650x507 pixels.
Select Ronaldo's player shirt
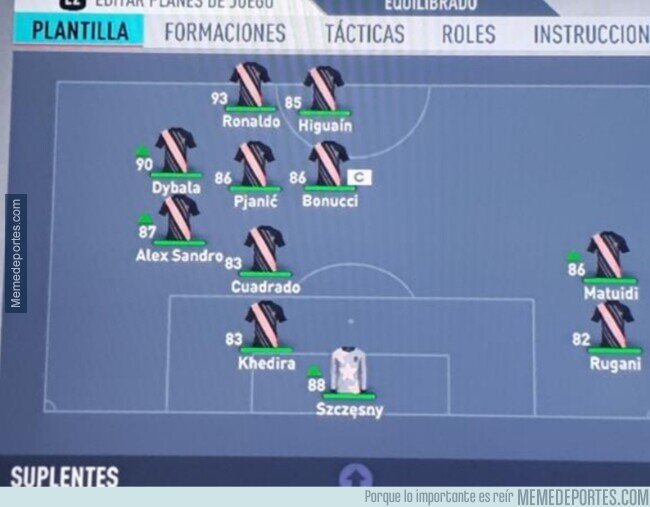(x=250, y=86)
